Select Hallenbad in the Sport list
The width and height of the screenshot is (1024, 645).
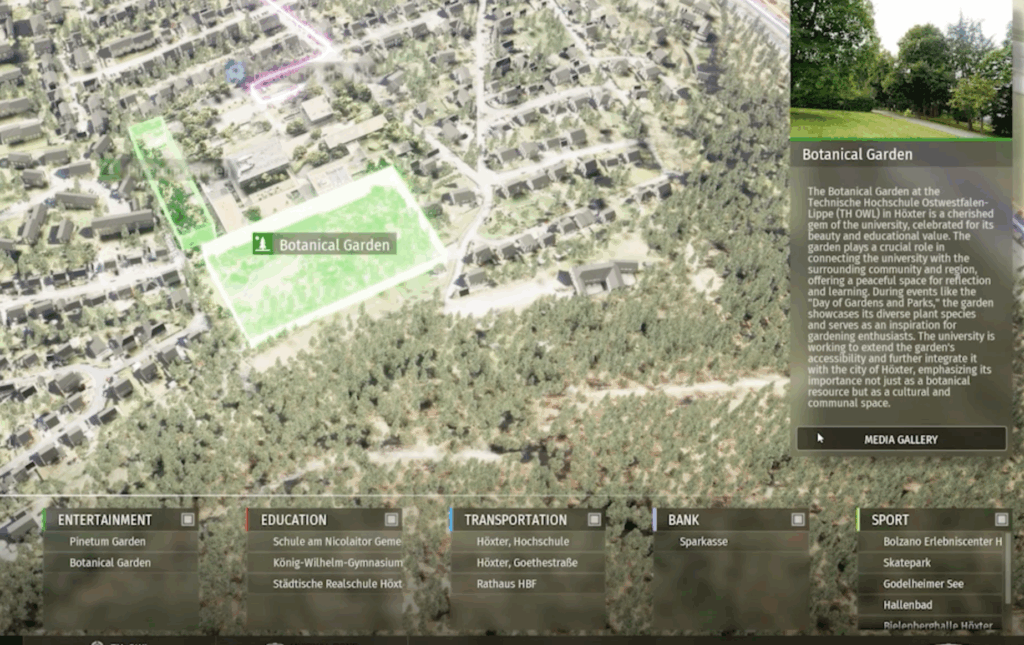coord(909,605)
